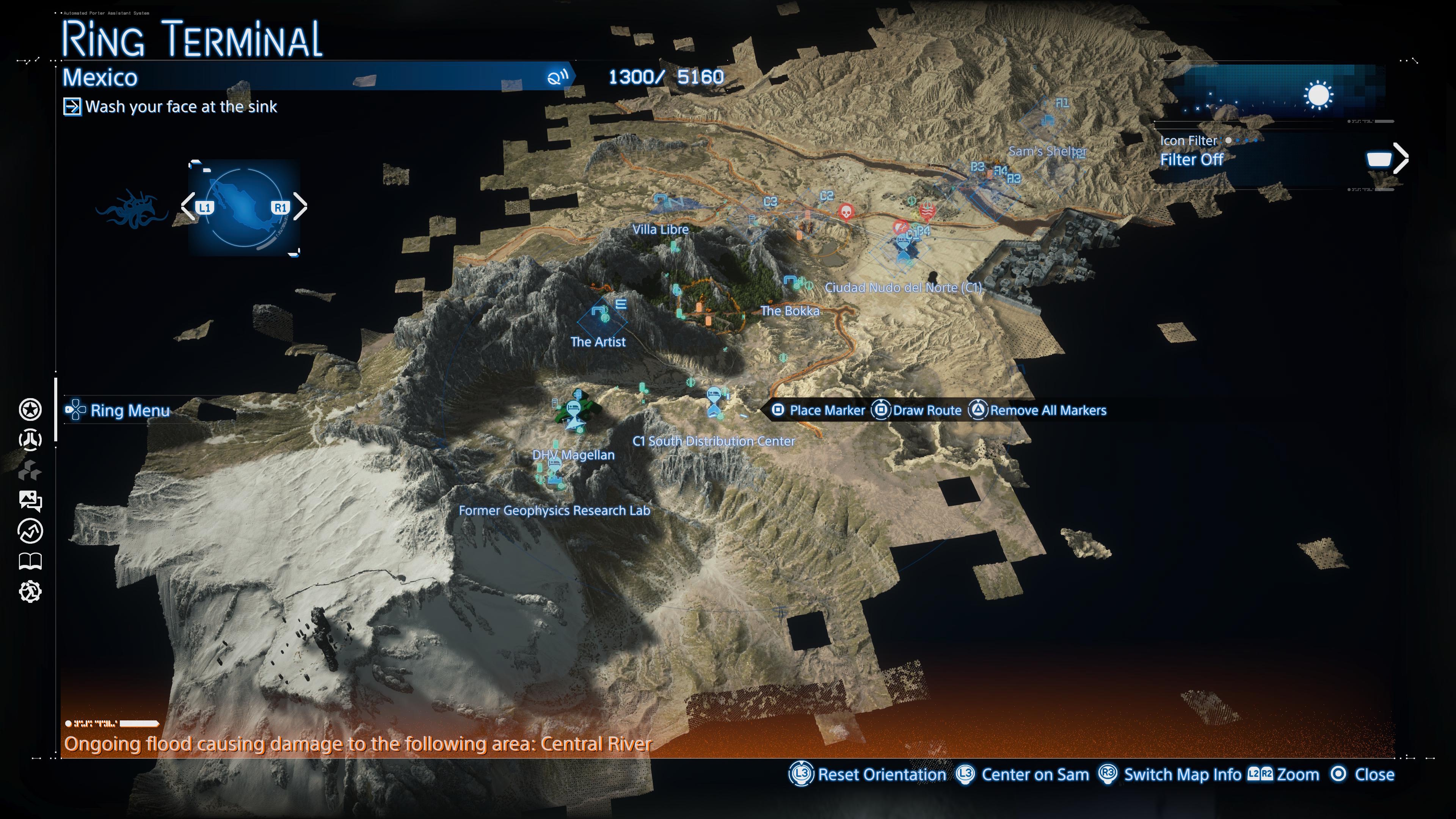1456x819 pixels.
Task: Select the star emblem icon in the left sidebar
Action: pyautogui.click(x=30, y=410)
